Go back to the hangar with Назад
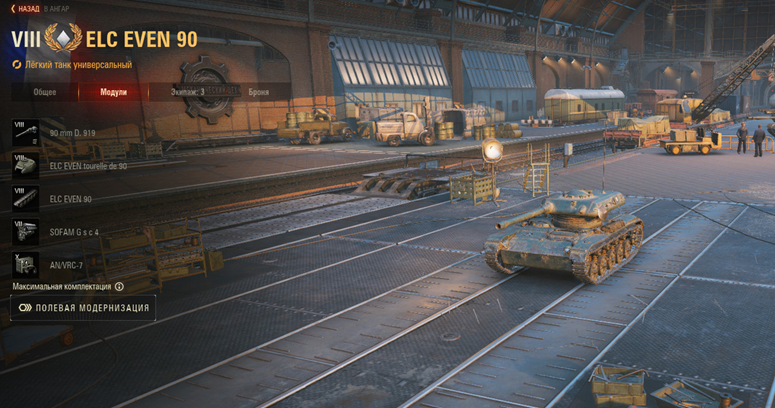 coord(25,8)
